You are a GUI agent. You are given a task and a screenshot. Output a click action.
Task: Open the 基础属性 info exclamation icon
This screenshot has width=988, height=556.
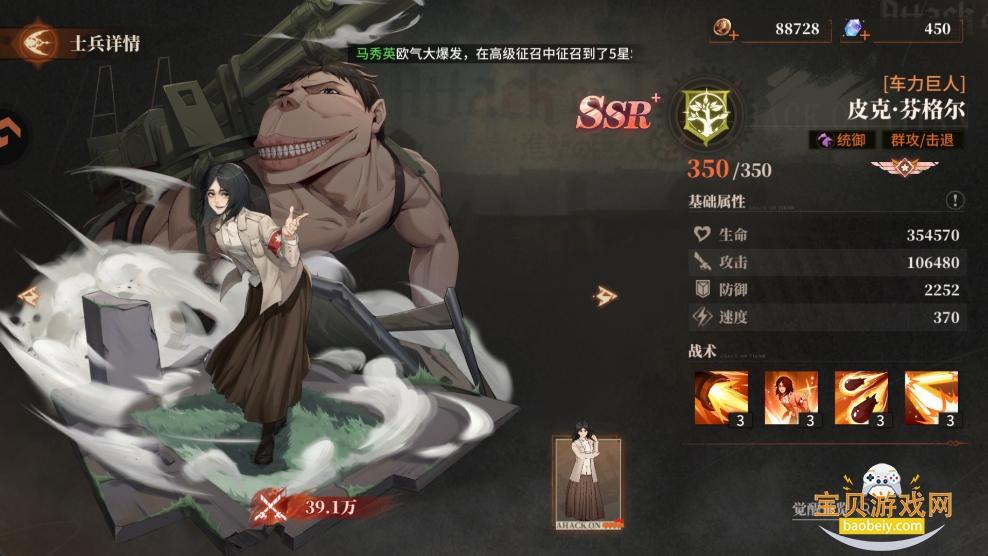(x=955, y=200)
